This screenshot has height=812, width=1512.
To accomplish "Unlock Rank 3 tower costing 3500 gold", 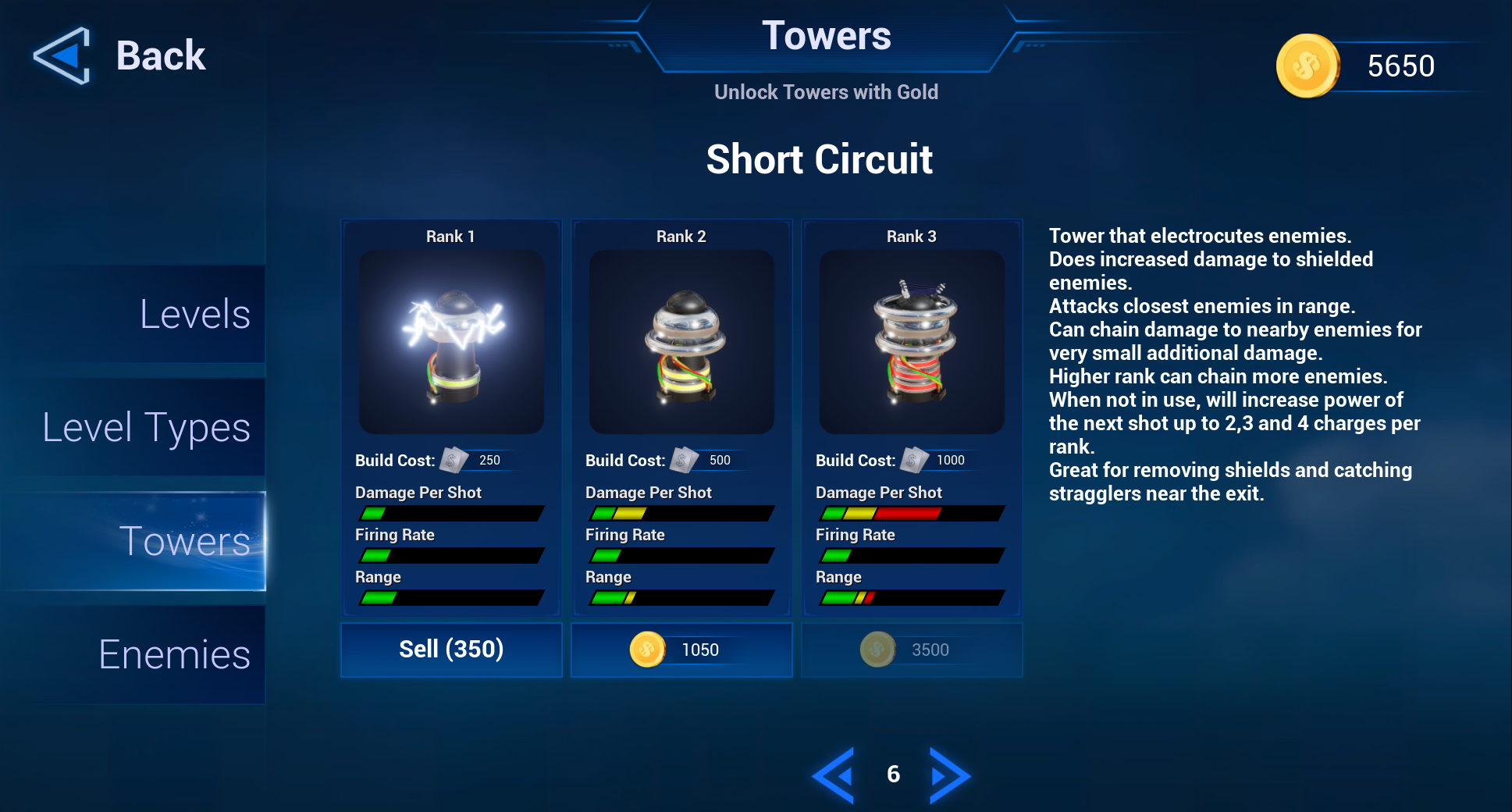I will pos(912,650).
